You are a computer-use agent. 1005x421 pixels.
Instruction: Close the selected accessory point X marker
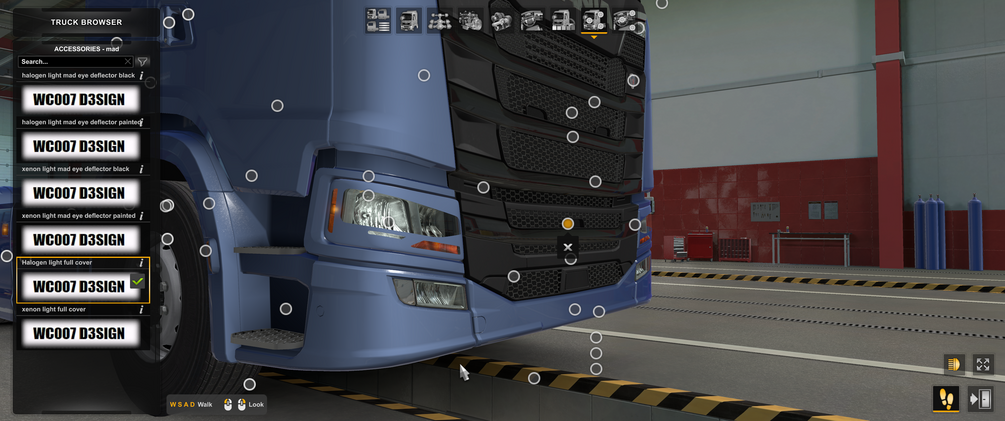pyautogui.click(x=568, y=247)
